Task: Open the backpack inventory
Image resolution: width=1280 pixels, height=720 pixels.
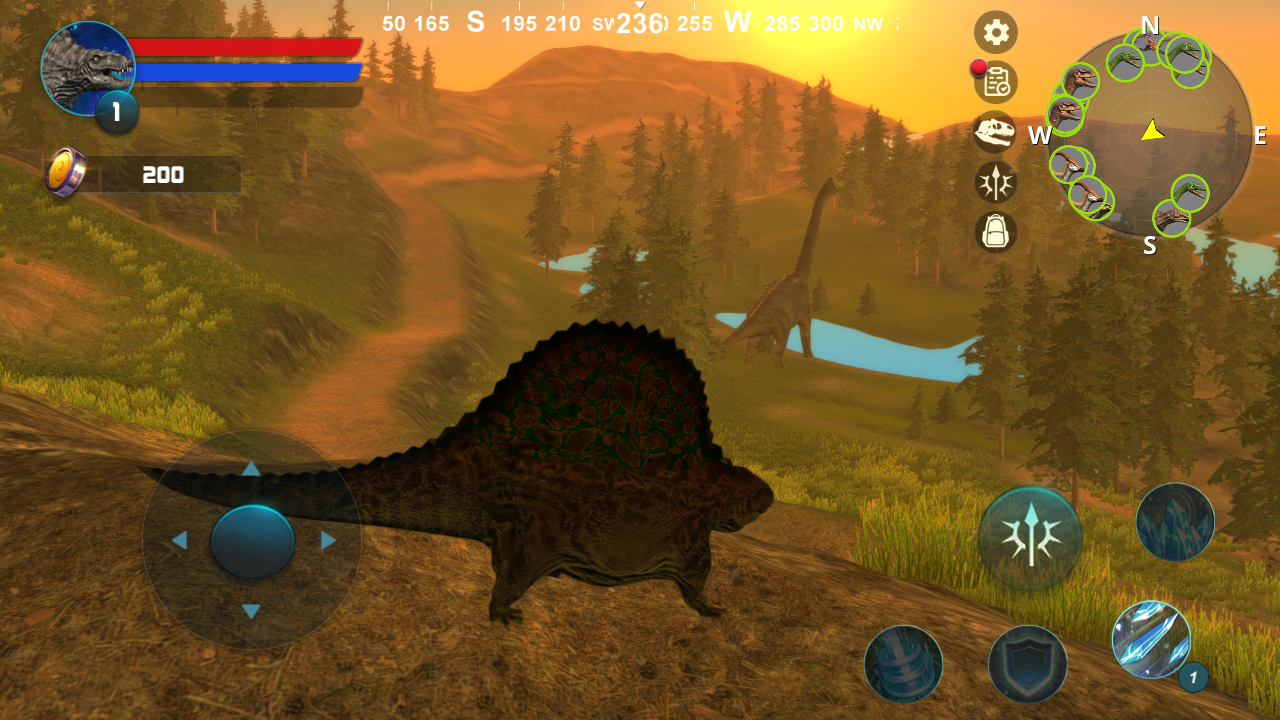Action: (x=995, y=233)
